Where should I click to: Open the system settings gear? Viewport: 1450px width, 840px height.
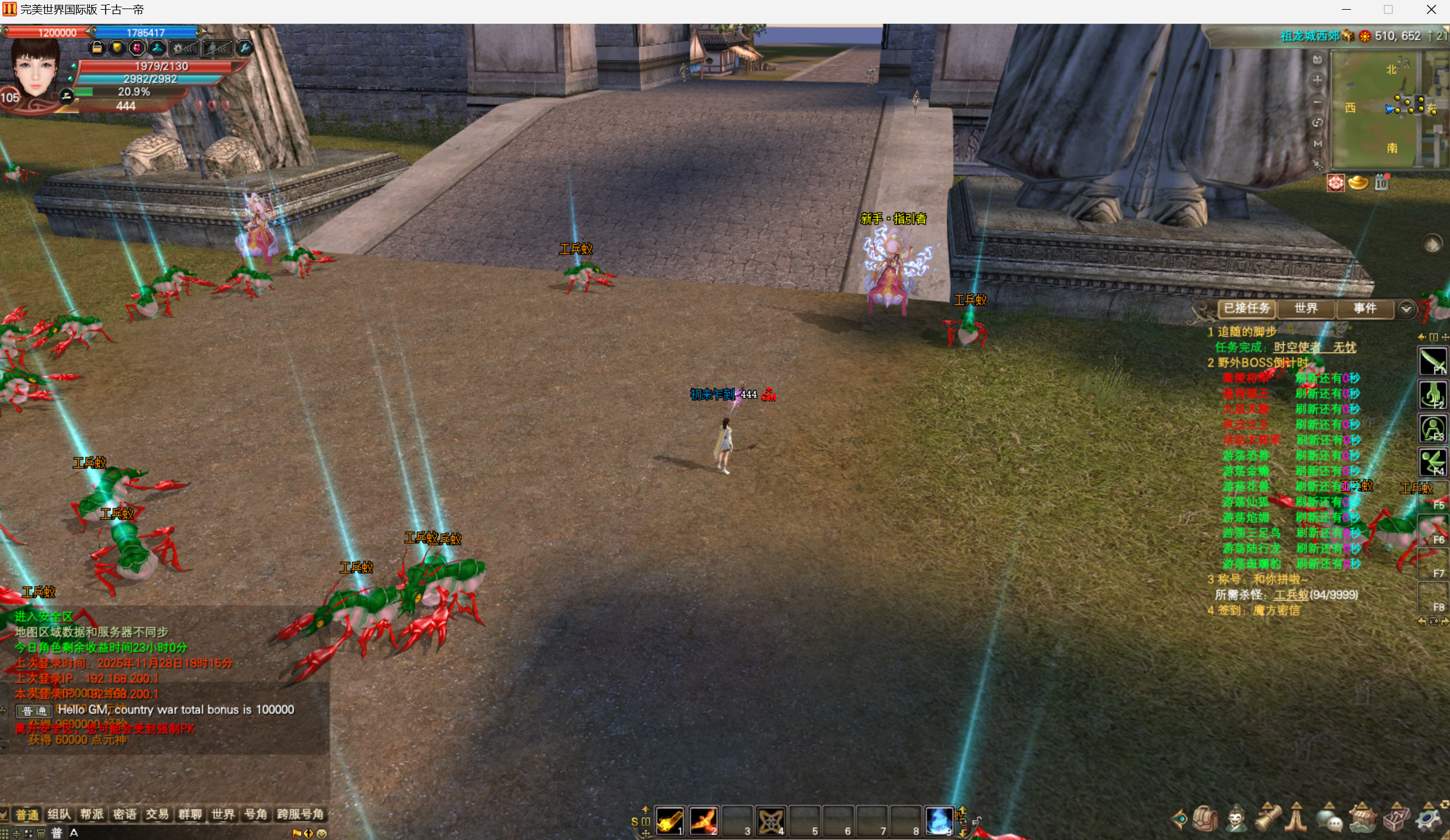click(1428, 819)
